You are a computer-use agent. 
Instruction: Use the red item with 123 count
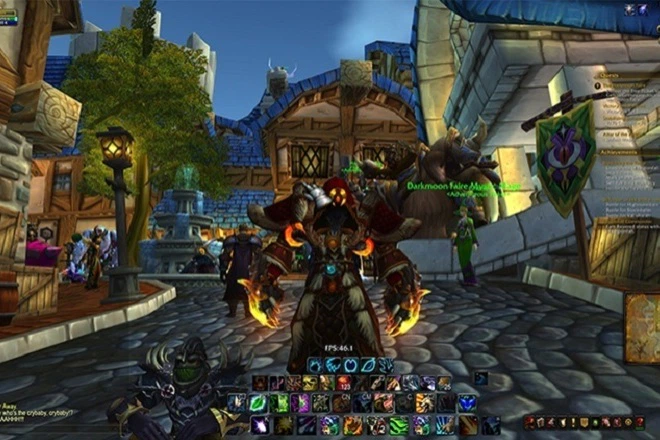343,383
